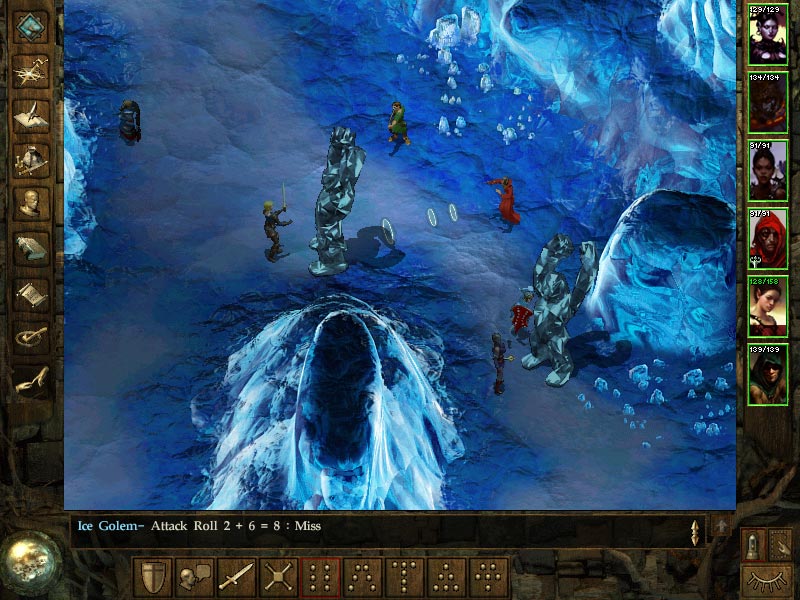Choose the sword attack action
This screenshot has height=600, width=800.
236,577
